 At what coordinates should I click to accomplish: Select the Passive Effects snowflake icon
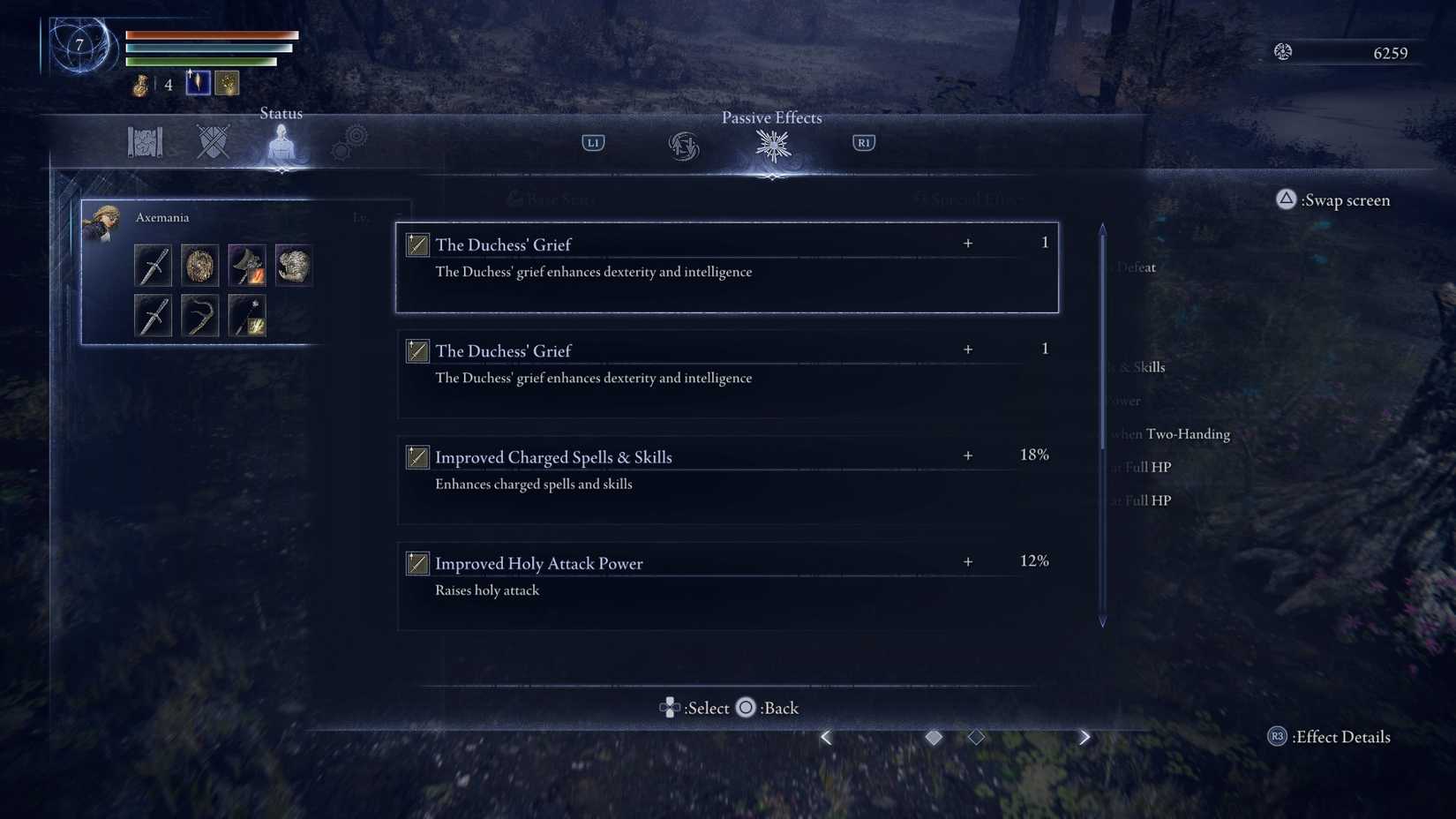point(772,146)
